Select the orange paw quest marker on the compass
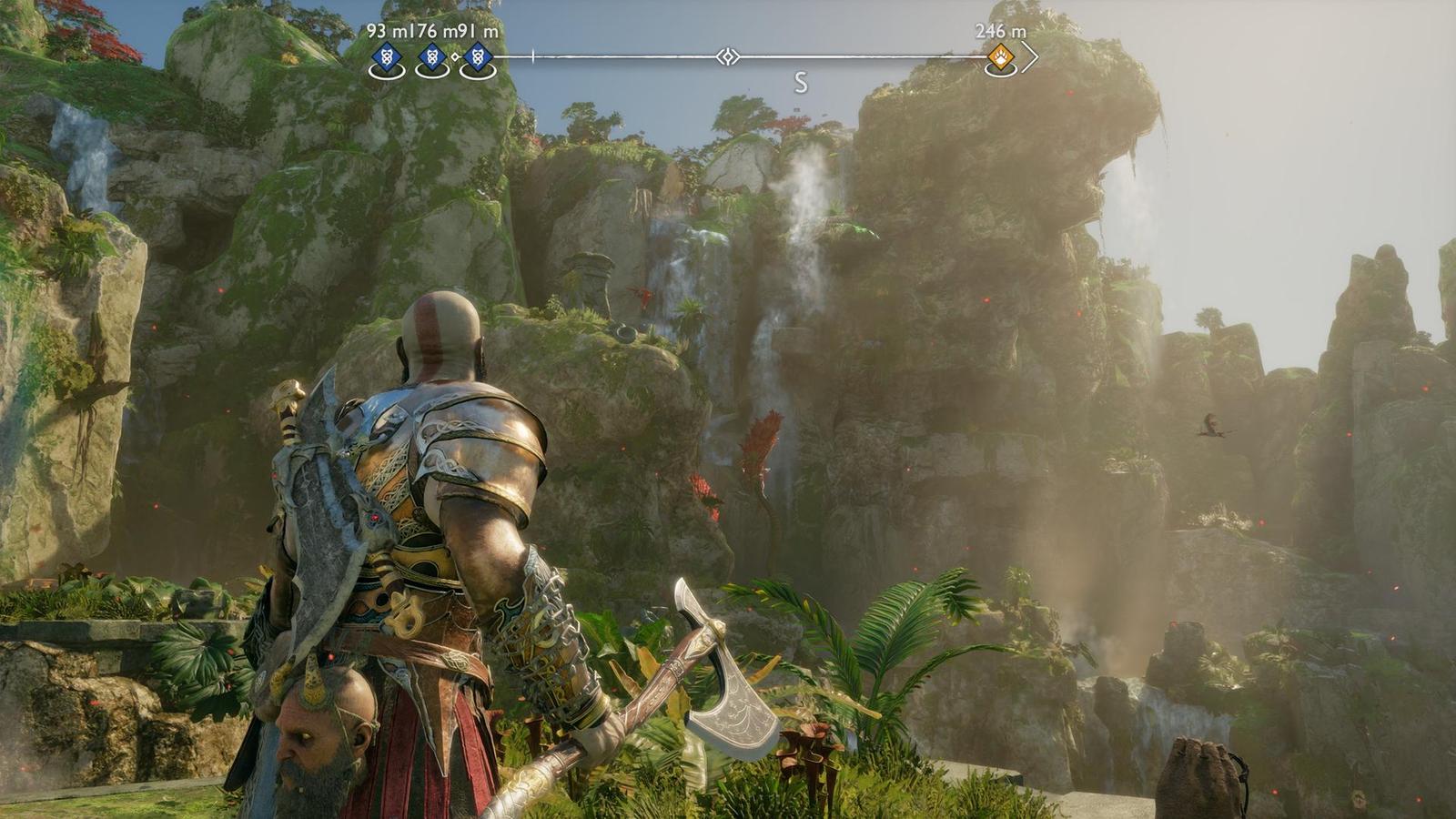Viewport: 1456px width, 819px height. (x=1000, y=58)
